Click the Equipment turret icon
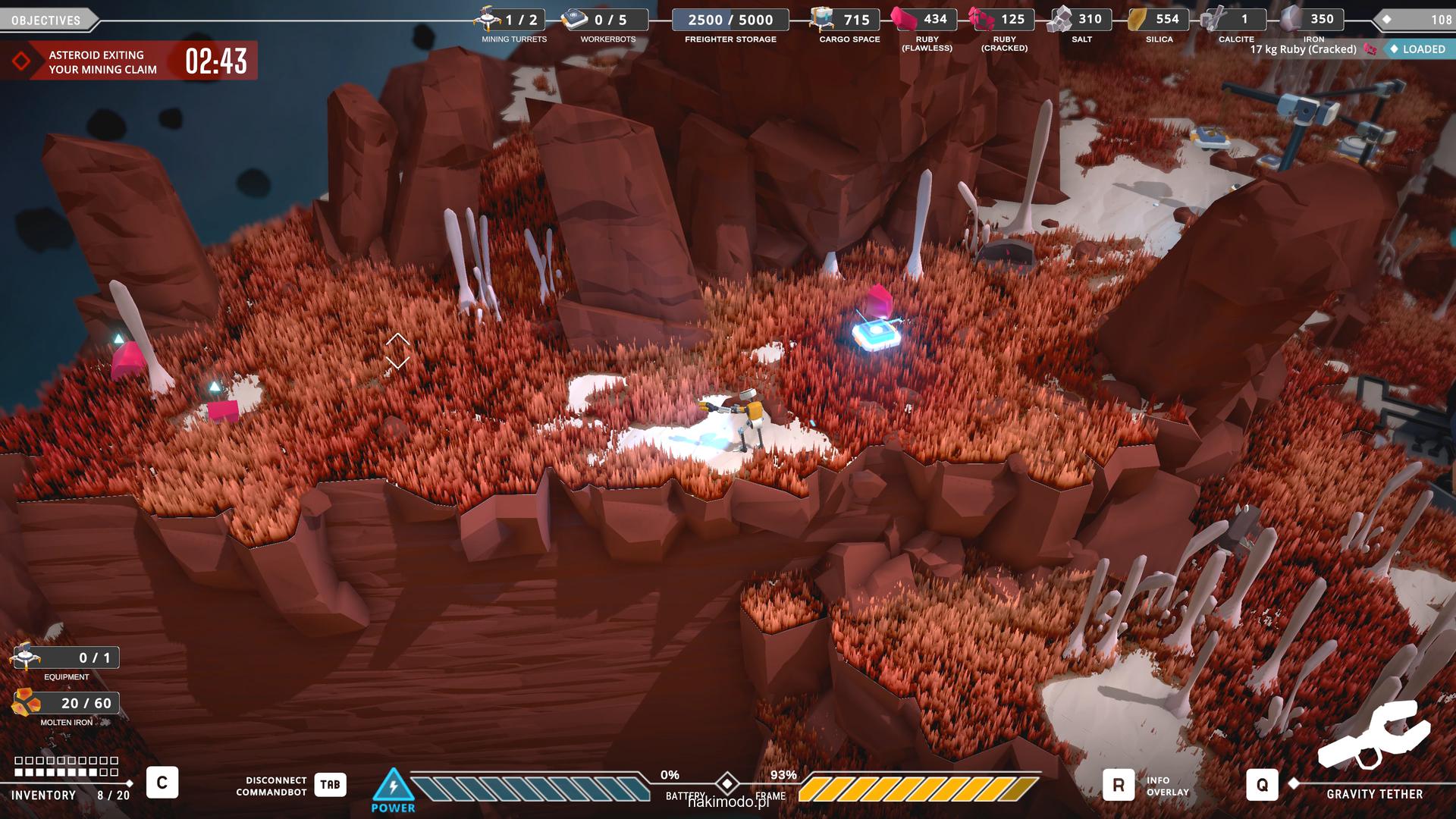The height and width of the screenshot is (819, 1456). click(x=26, y=656)
